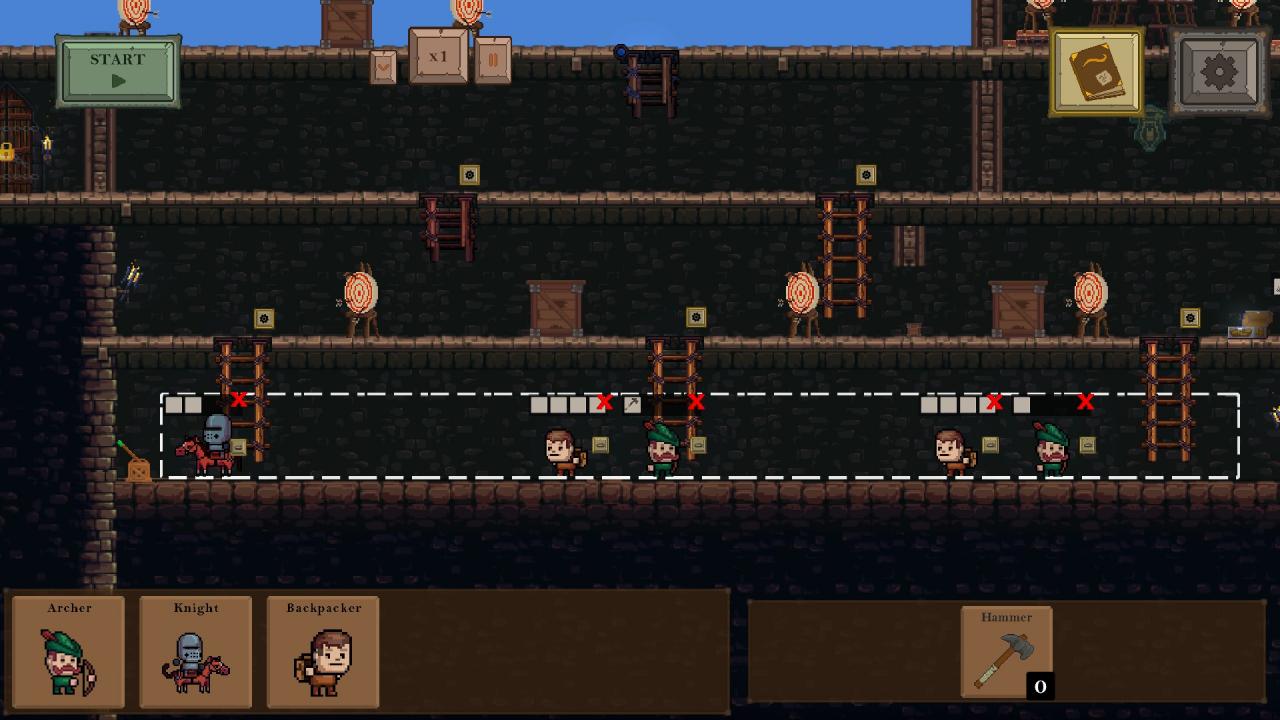Expand the small down-arrow button
The height and width of the screenshot is (720, 1280).
click(x=383, y=67)
